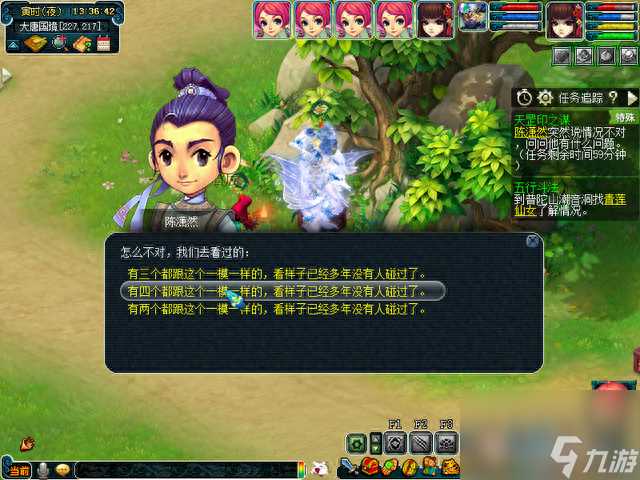The width and height of the screenshot is (640, 480).
Task: Activate the F1 skill slot
Action: click(x=395, y=442)
